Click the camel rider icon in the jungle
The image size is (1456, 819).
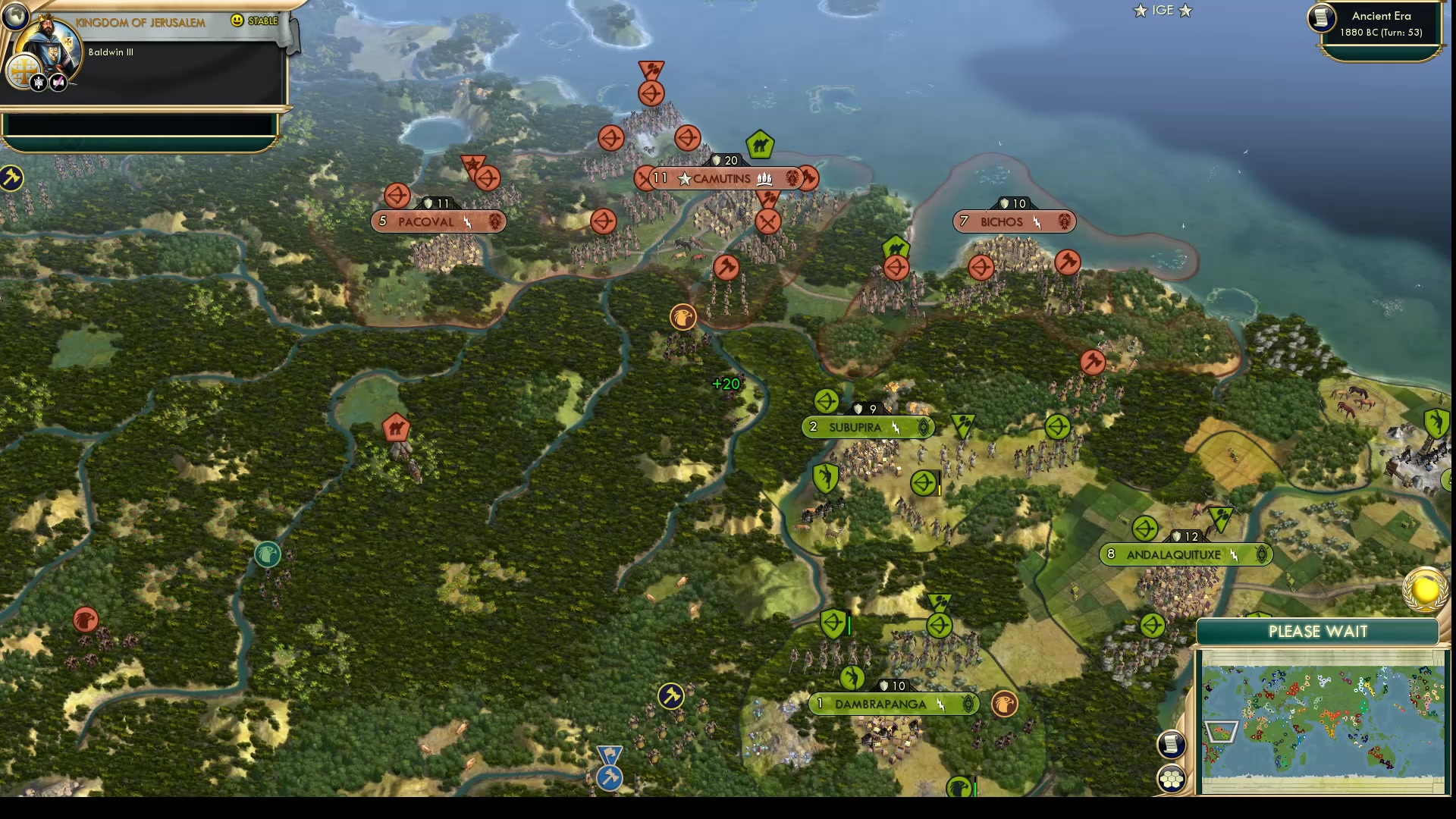(397, 428)
